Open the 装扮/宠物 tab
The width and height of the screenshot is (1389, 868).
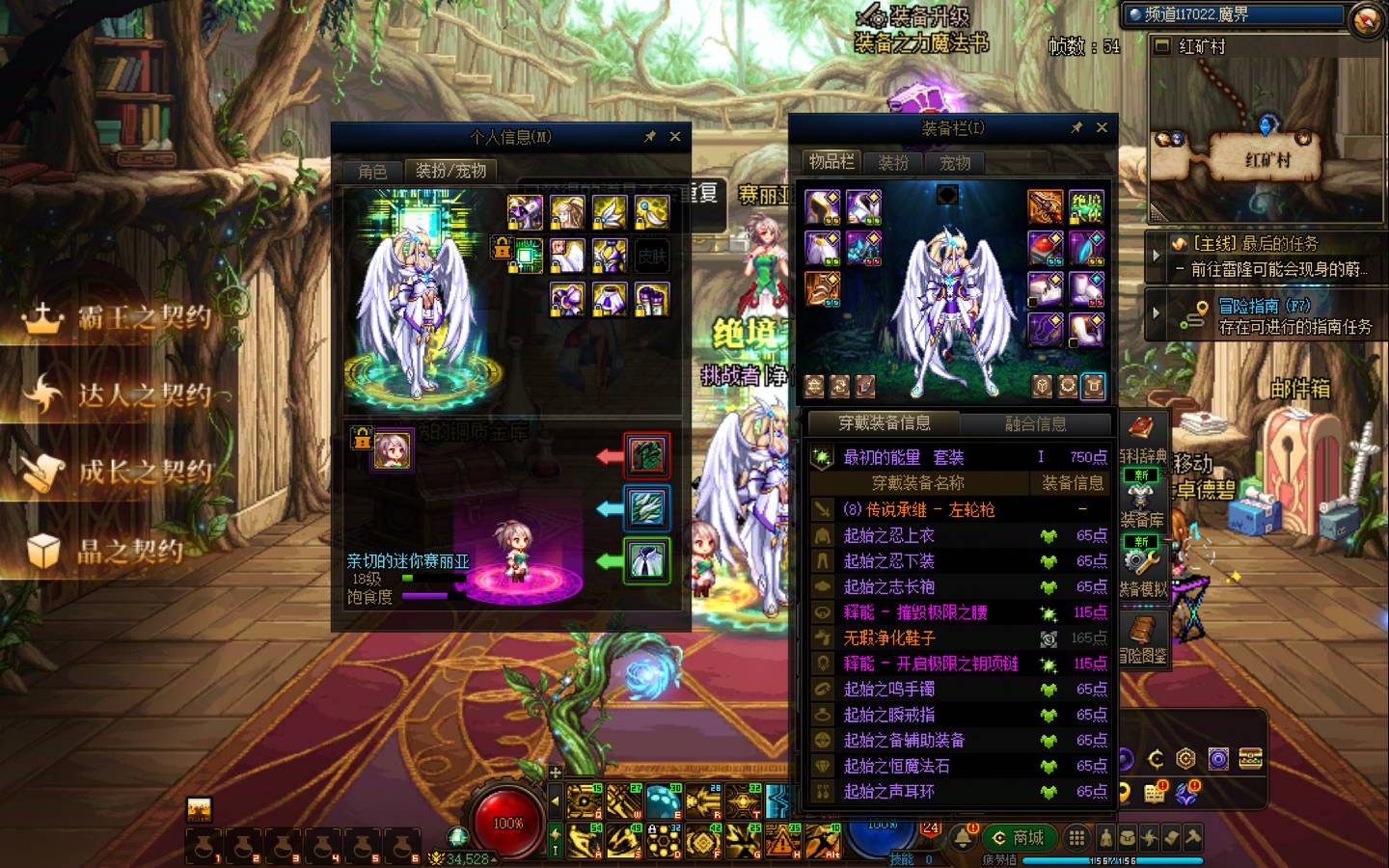click(x=450, y=171)
